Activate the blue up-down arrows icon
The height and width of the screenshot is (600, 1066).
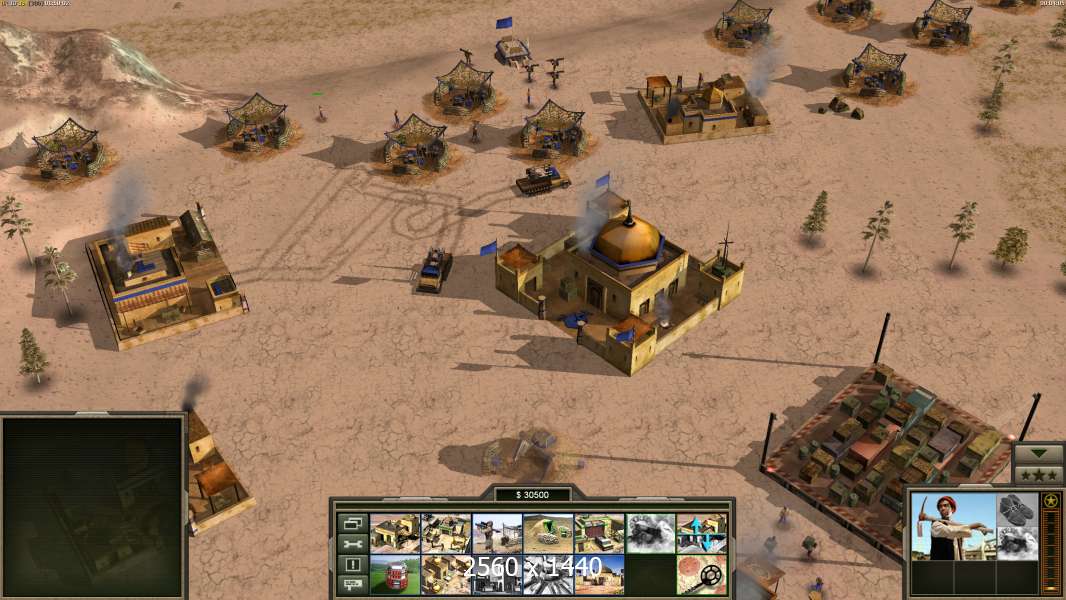[x=701, y=533]
